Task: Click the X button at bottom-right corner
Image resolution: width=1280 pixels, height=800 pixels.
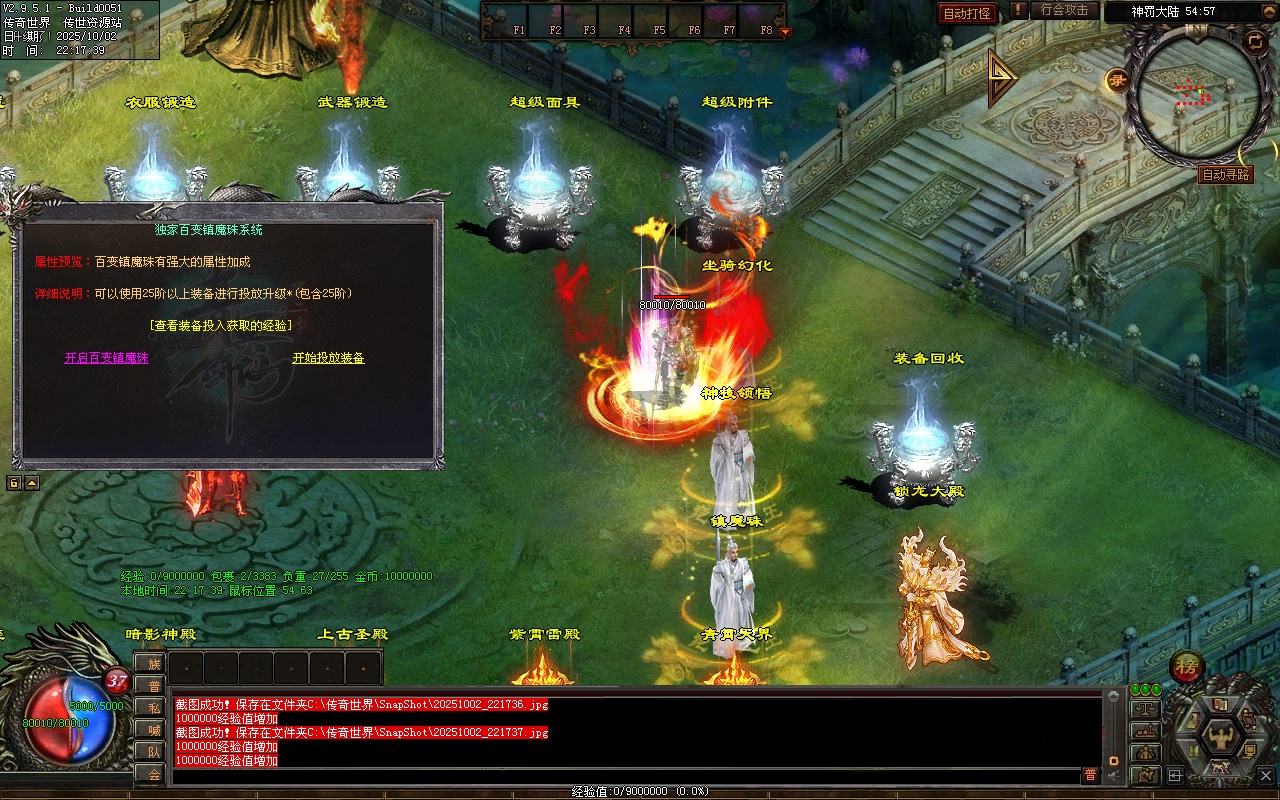Action: tap(1267, 775)
